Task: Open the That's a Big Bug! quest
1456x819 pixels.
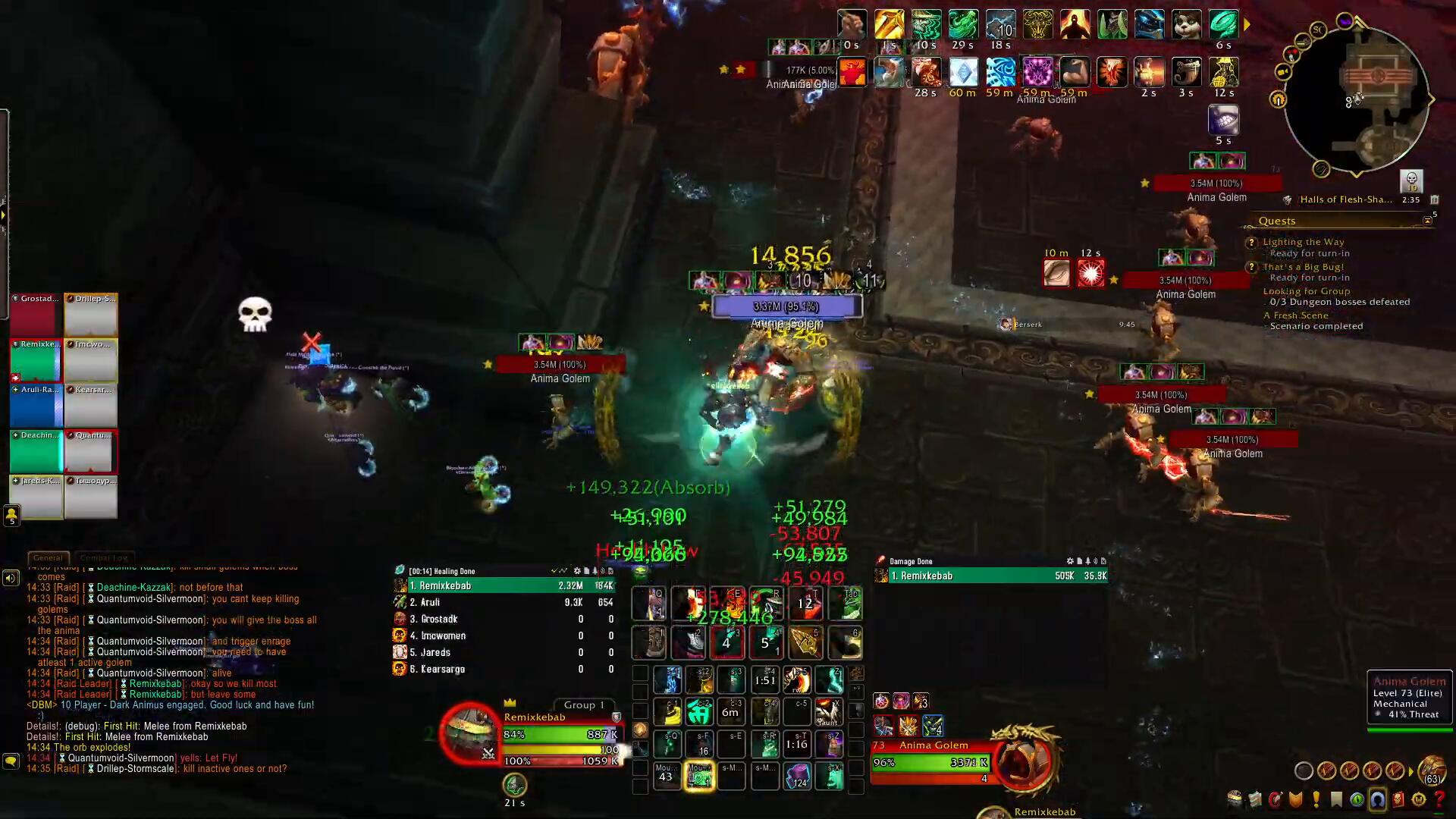Action: pyautogui.click(x=1303, y=267)
